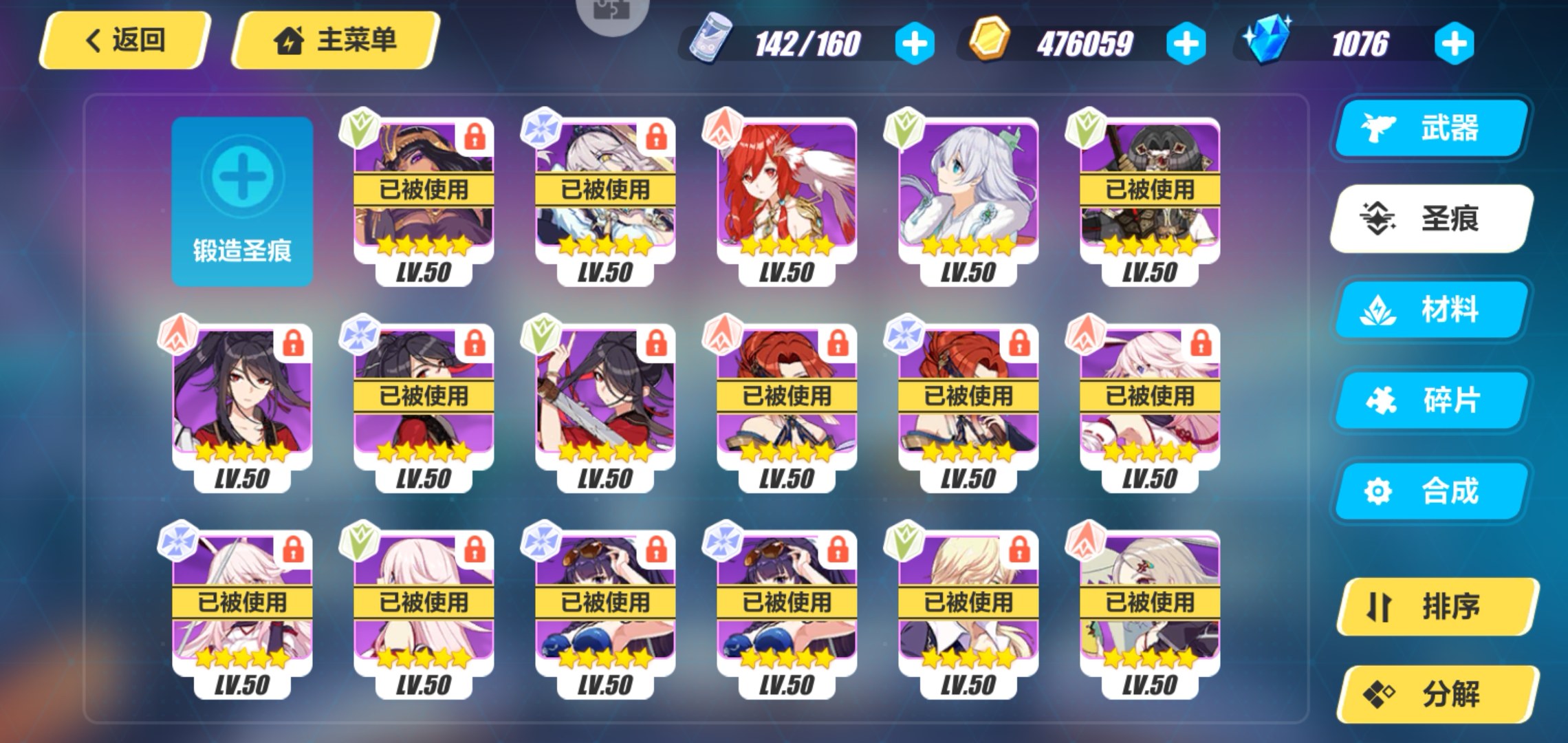Go back using the 返回 button
1568x743 pixels.
[x=124, y=40]
